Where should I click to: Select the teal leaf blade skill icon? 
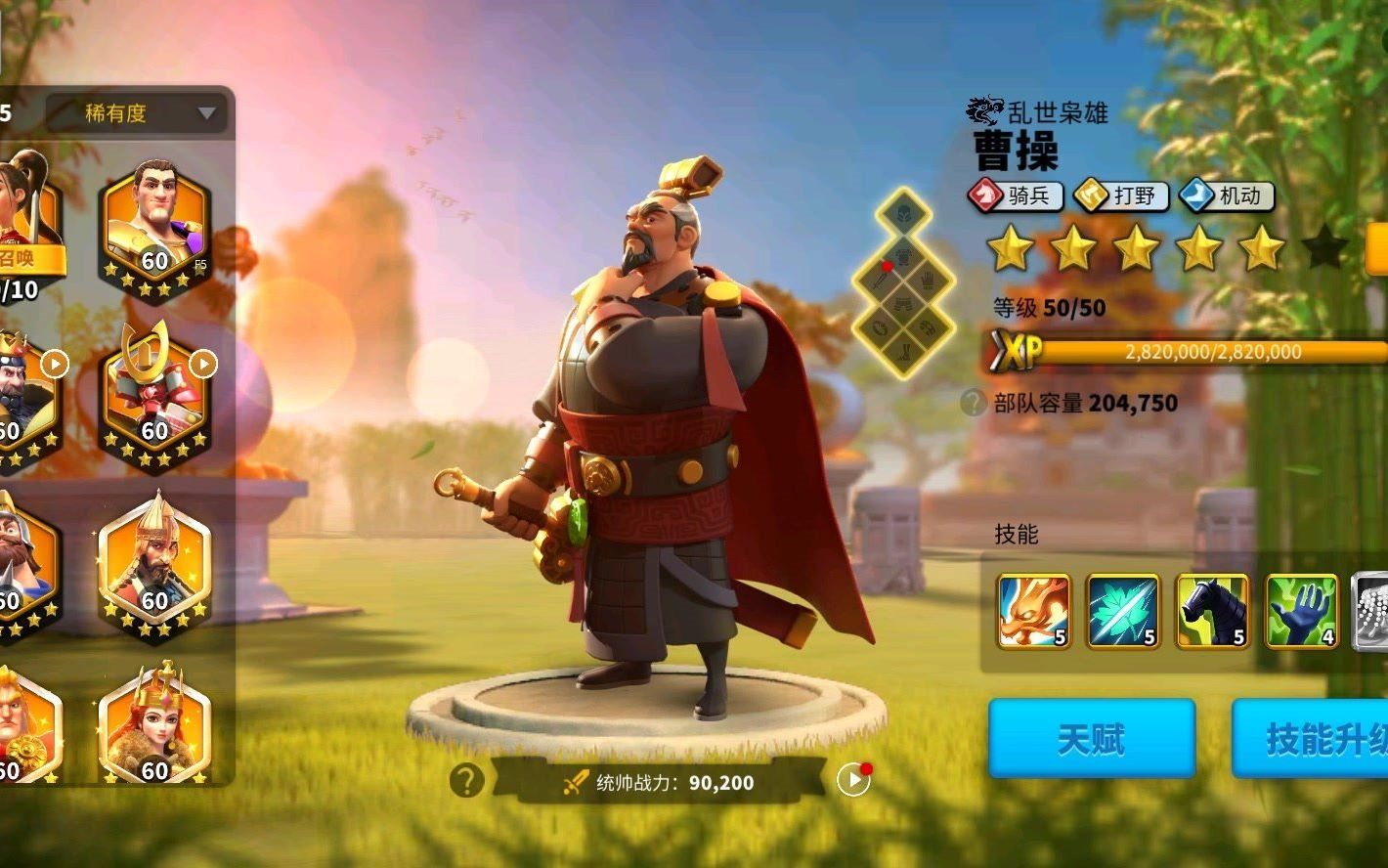(1123, 612)
